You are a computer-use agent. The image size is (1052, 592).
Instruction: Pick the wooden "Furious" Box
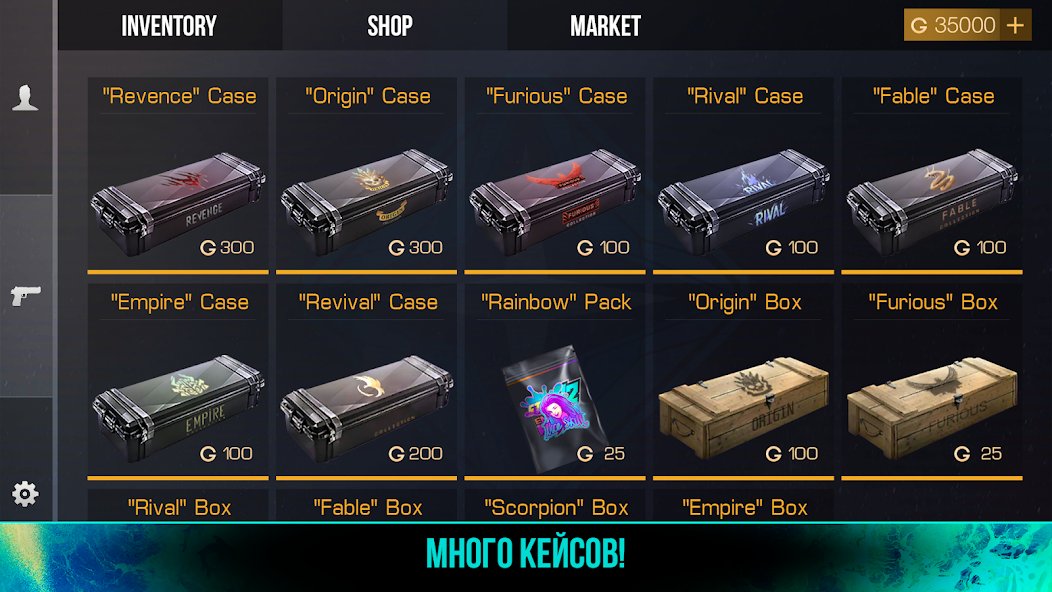tap(933, 405)
